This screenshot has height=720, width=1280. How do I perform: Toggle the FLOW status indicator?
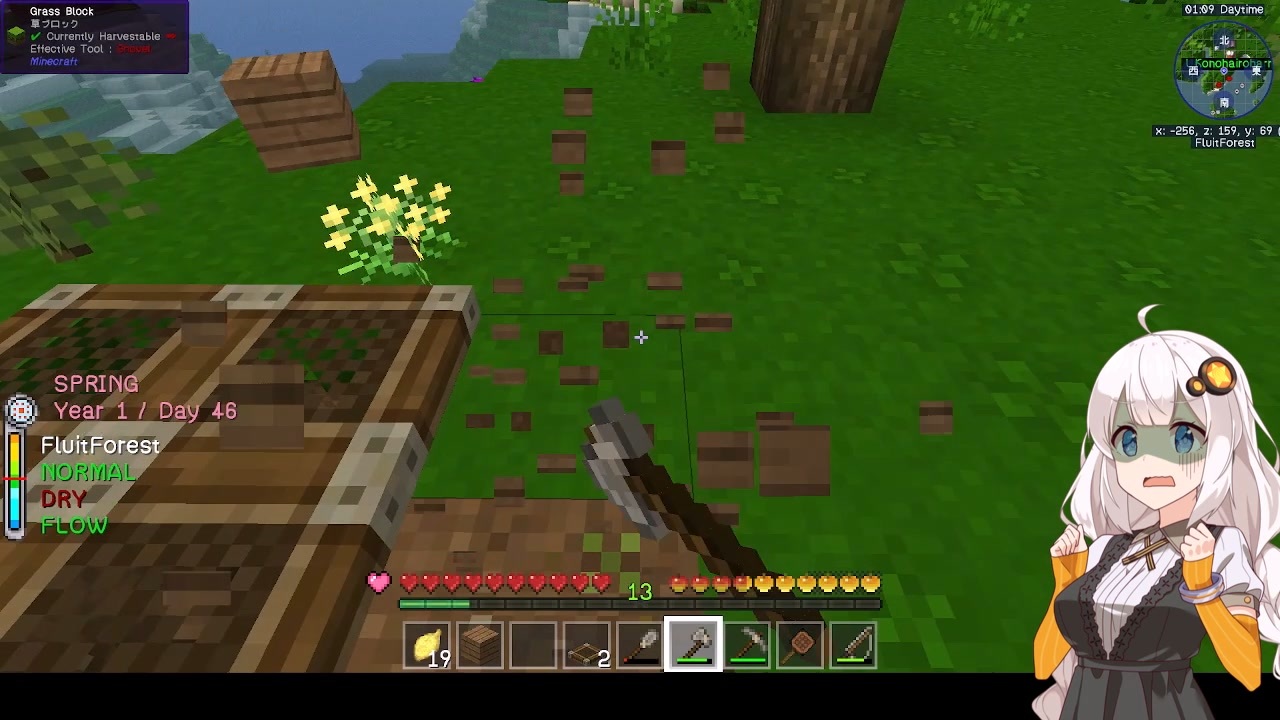(x=74, y=525)
